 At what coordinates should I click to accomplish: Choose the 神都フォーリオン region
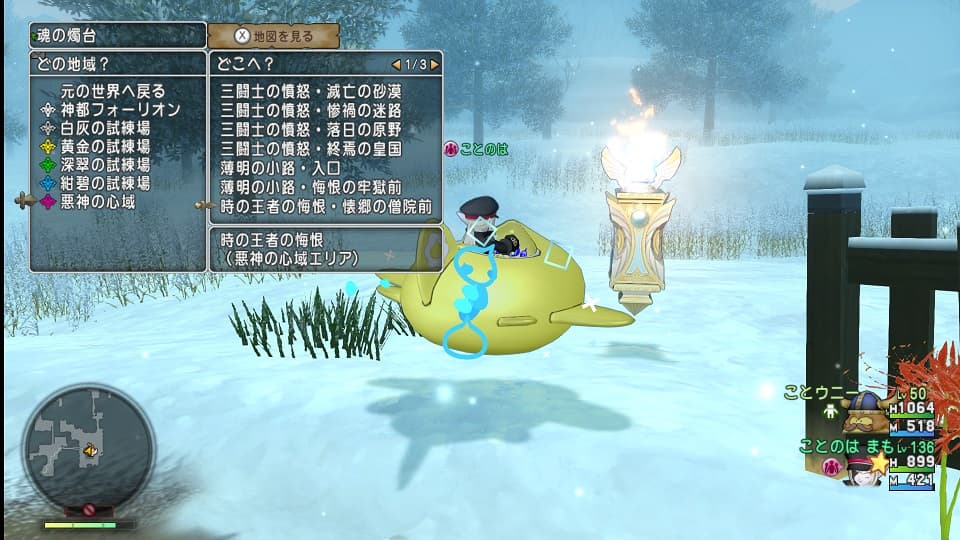[120, 109]
